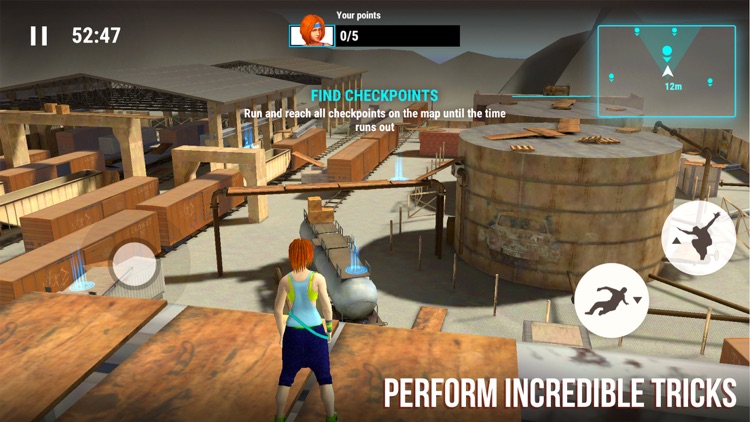Viewport: 750px width, 422px height.
Task: Pause the game with the pause icon
Action: (39, 36)
